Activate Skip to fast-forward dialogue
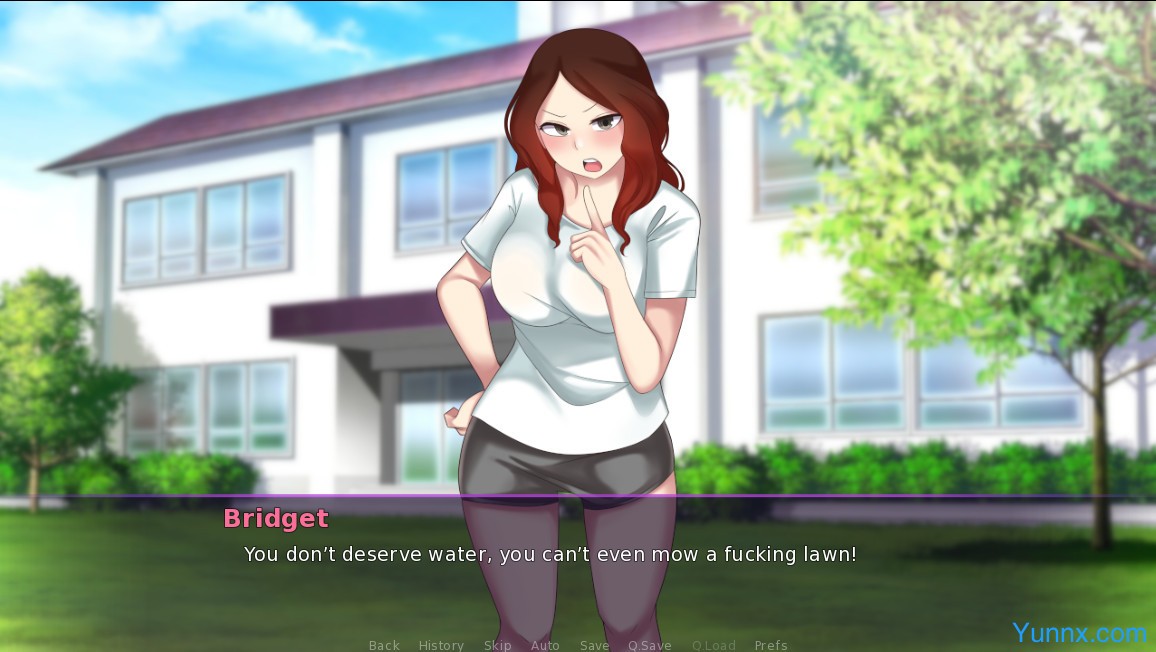The image size is (1156, 652). 497,645
